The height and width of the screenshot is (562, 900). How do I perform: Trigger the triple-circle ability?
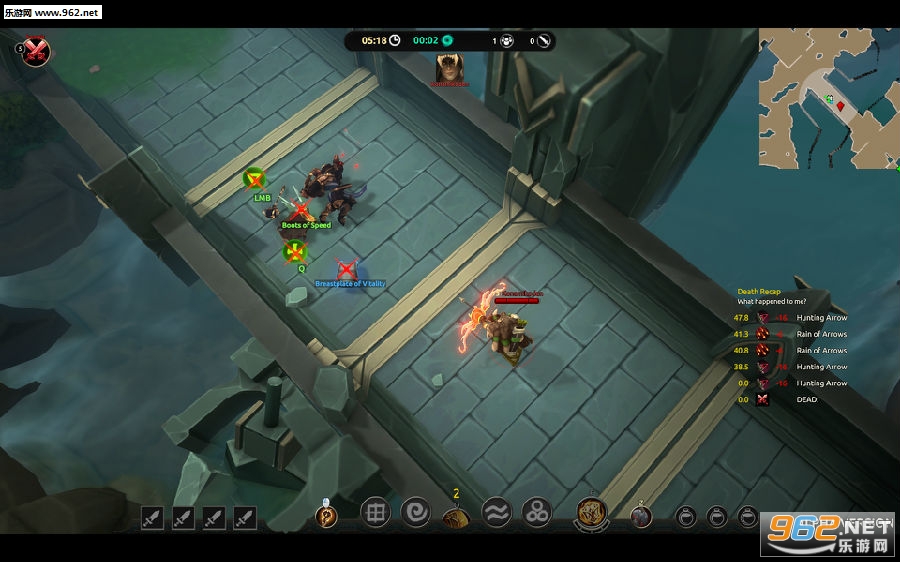(x=537, y=513)
